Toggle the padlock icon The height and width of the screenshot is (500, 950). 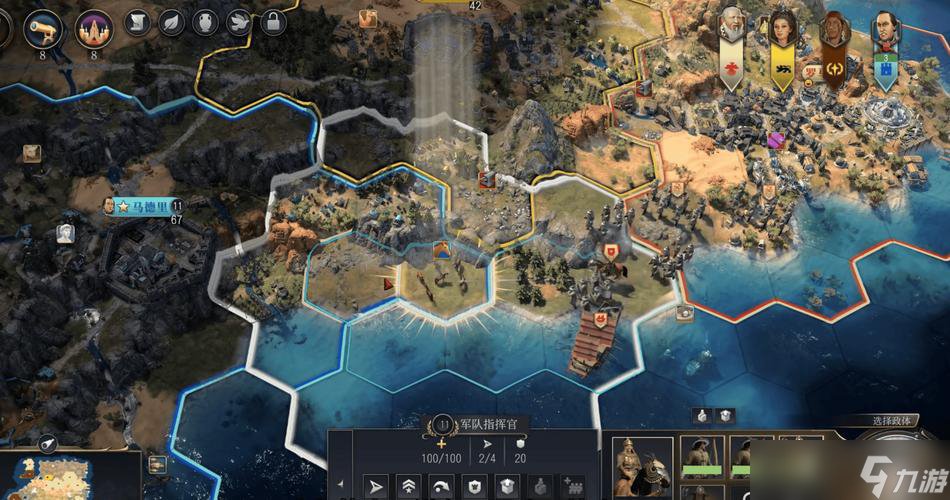(271, 22)
